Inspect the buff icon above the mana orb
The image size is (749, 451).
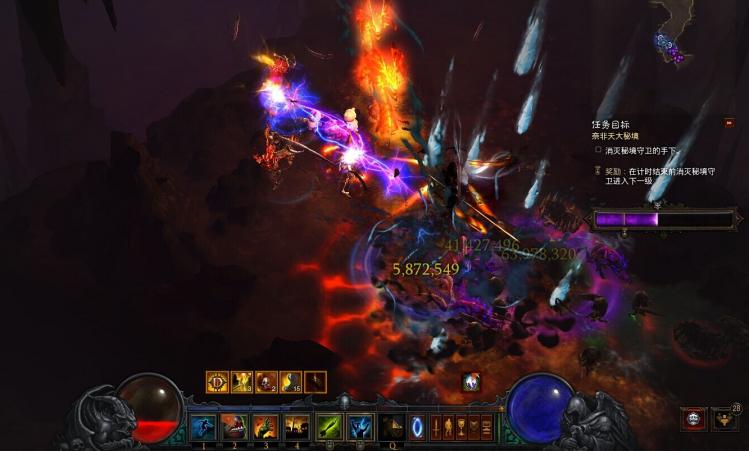click(x=471, y=381)
